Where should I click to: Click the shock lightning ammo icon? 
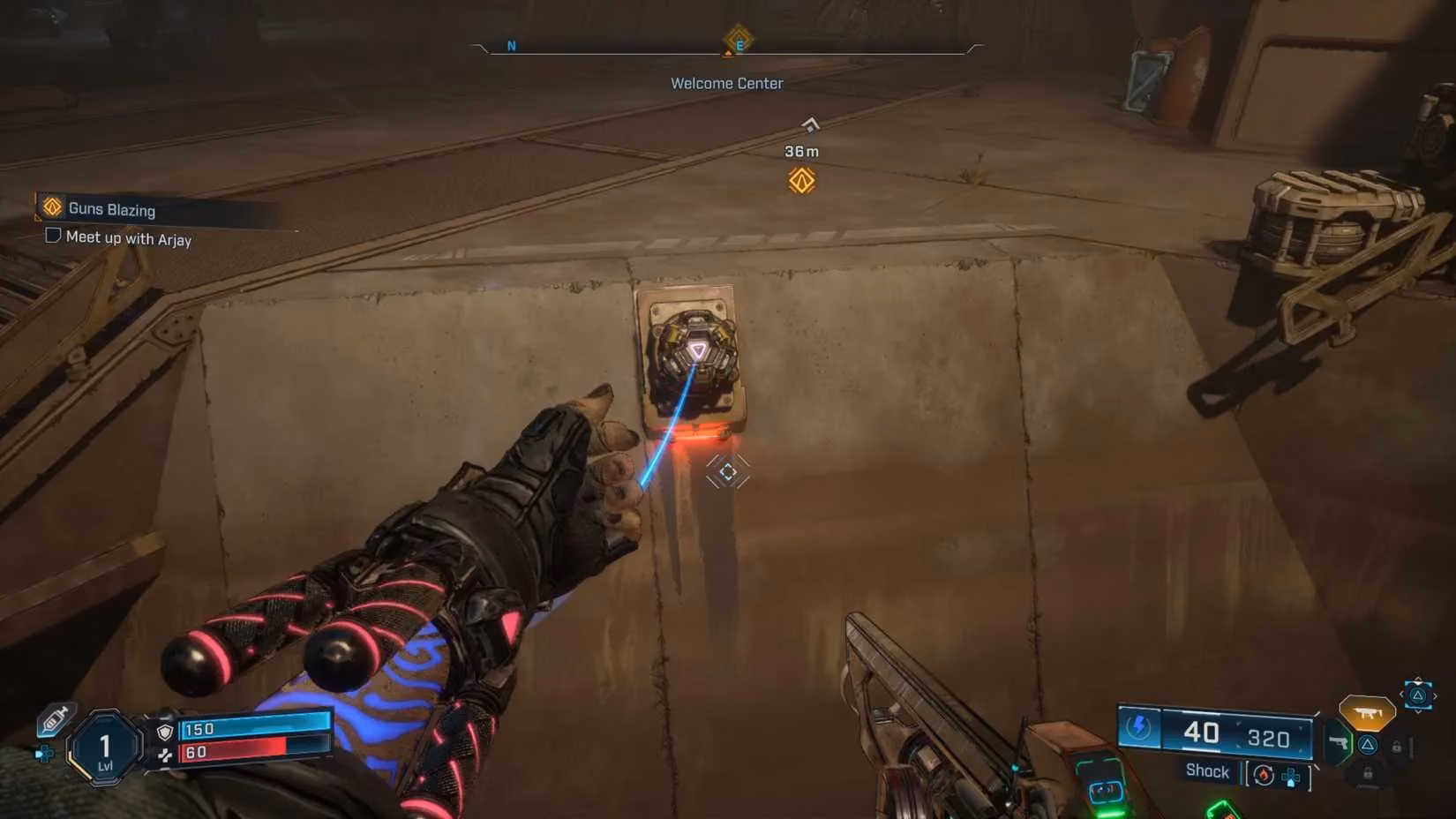click(x=1138, y=726)
